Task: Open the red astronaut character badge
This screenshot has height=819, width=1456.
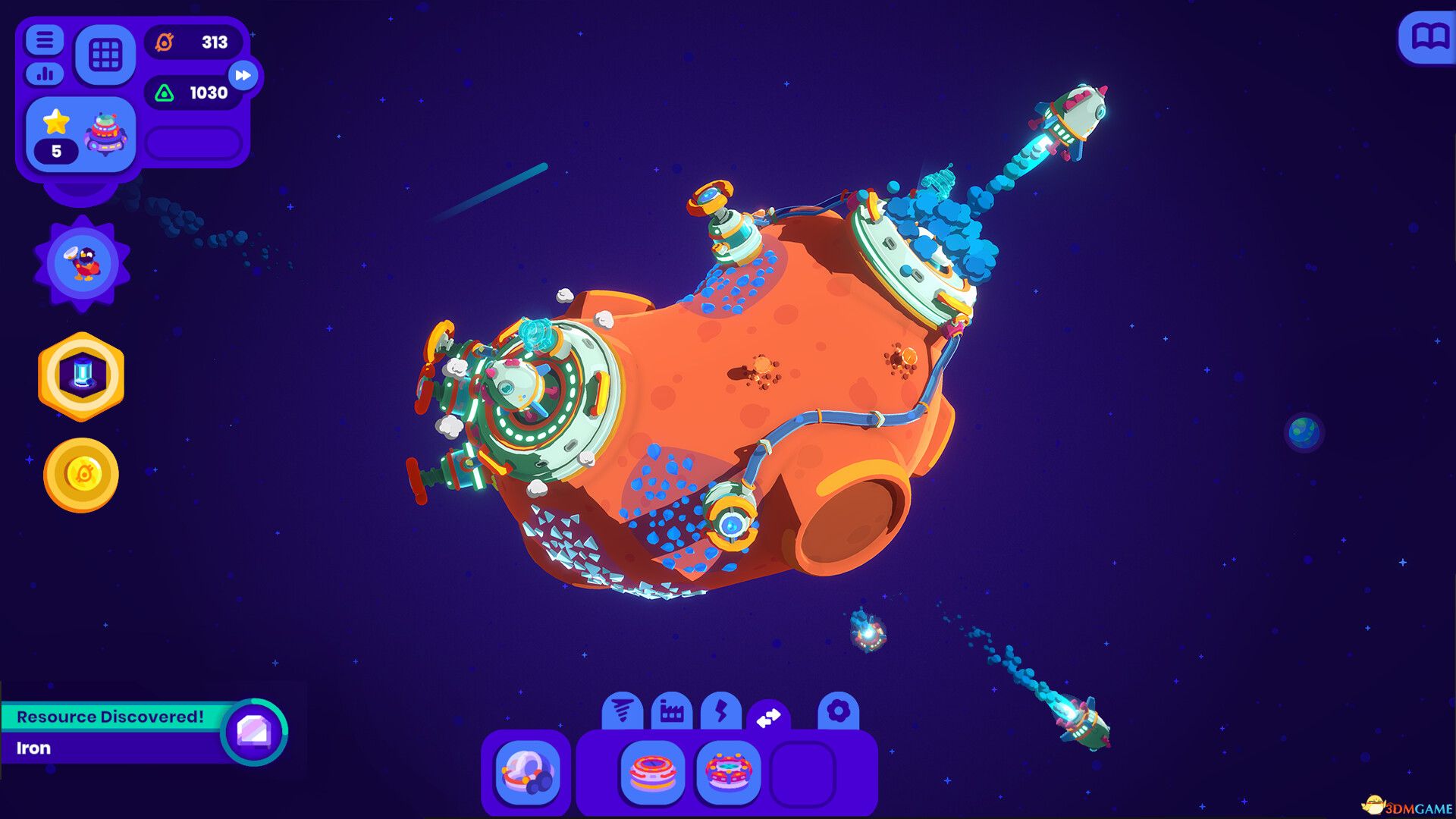Action: coord(80,262)
